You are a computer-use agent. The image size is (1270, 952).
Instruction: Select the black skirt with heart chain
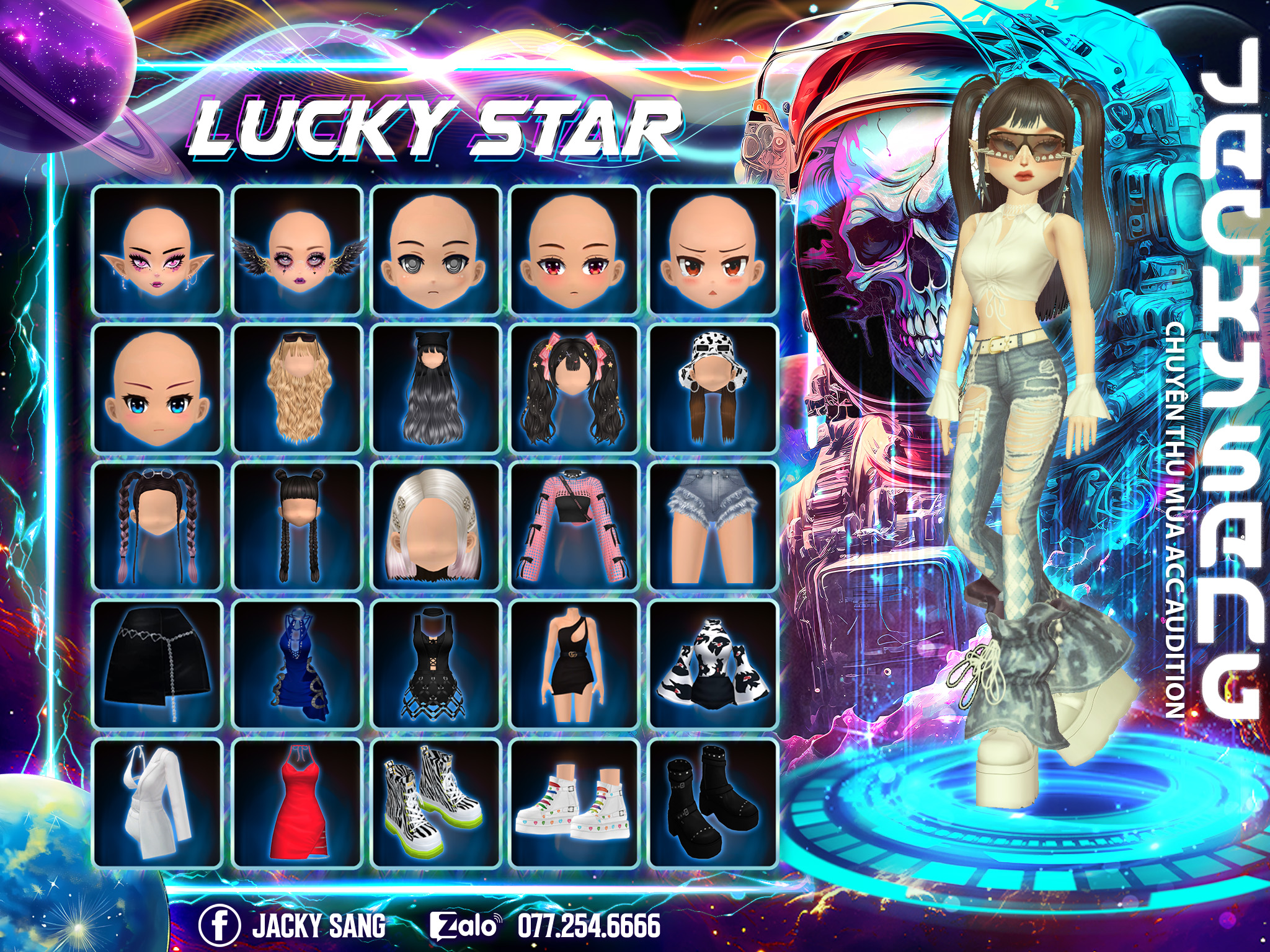[x=158, y=665]
